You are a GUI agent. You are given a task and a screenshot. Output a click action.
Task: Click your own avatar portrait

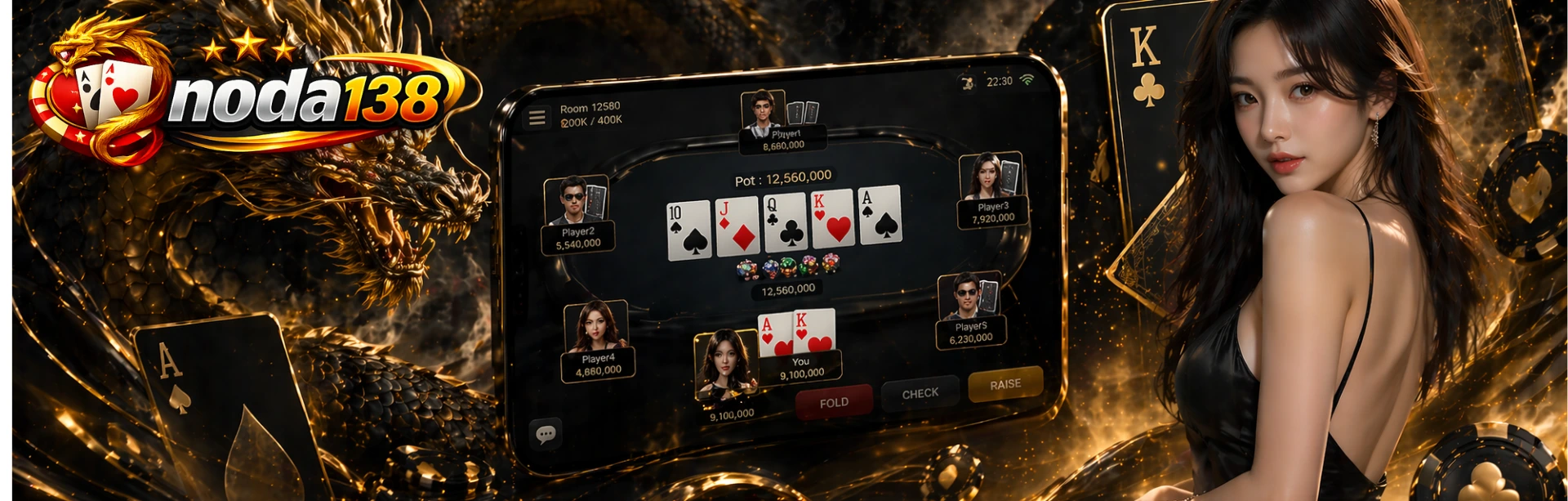[x=724, y=364]
